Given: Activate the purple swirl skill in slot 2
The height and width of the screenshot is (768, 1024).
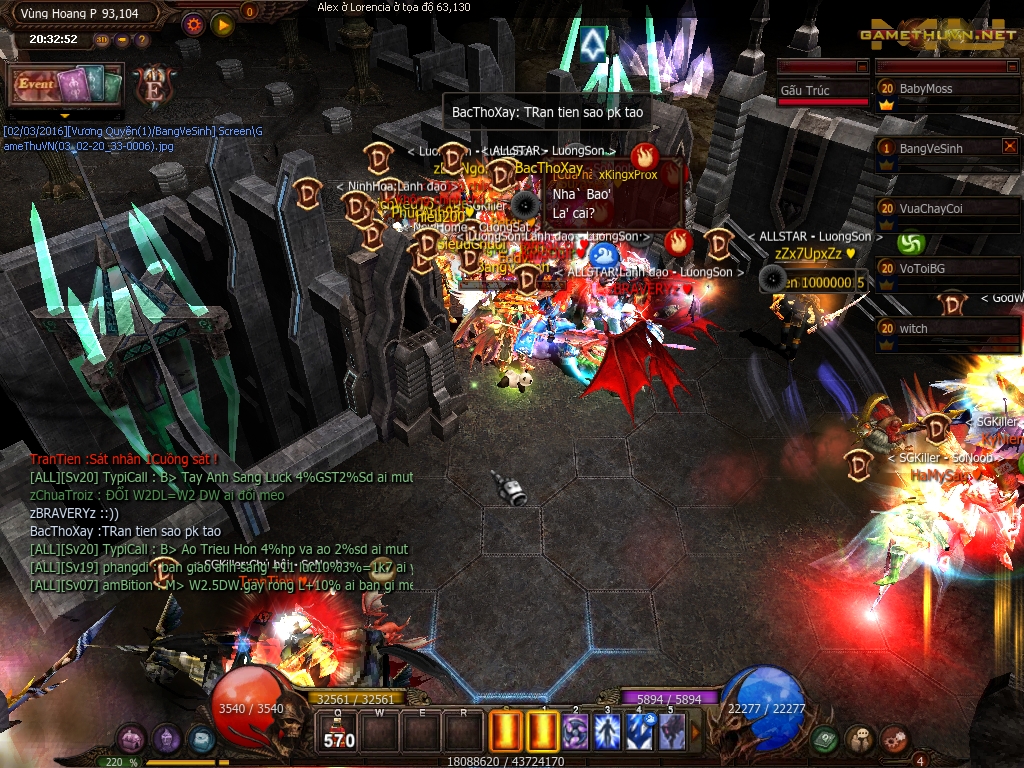Looking at the screenshot, I should click(x=574, y=731).
